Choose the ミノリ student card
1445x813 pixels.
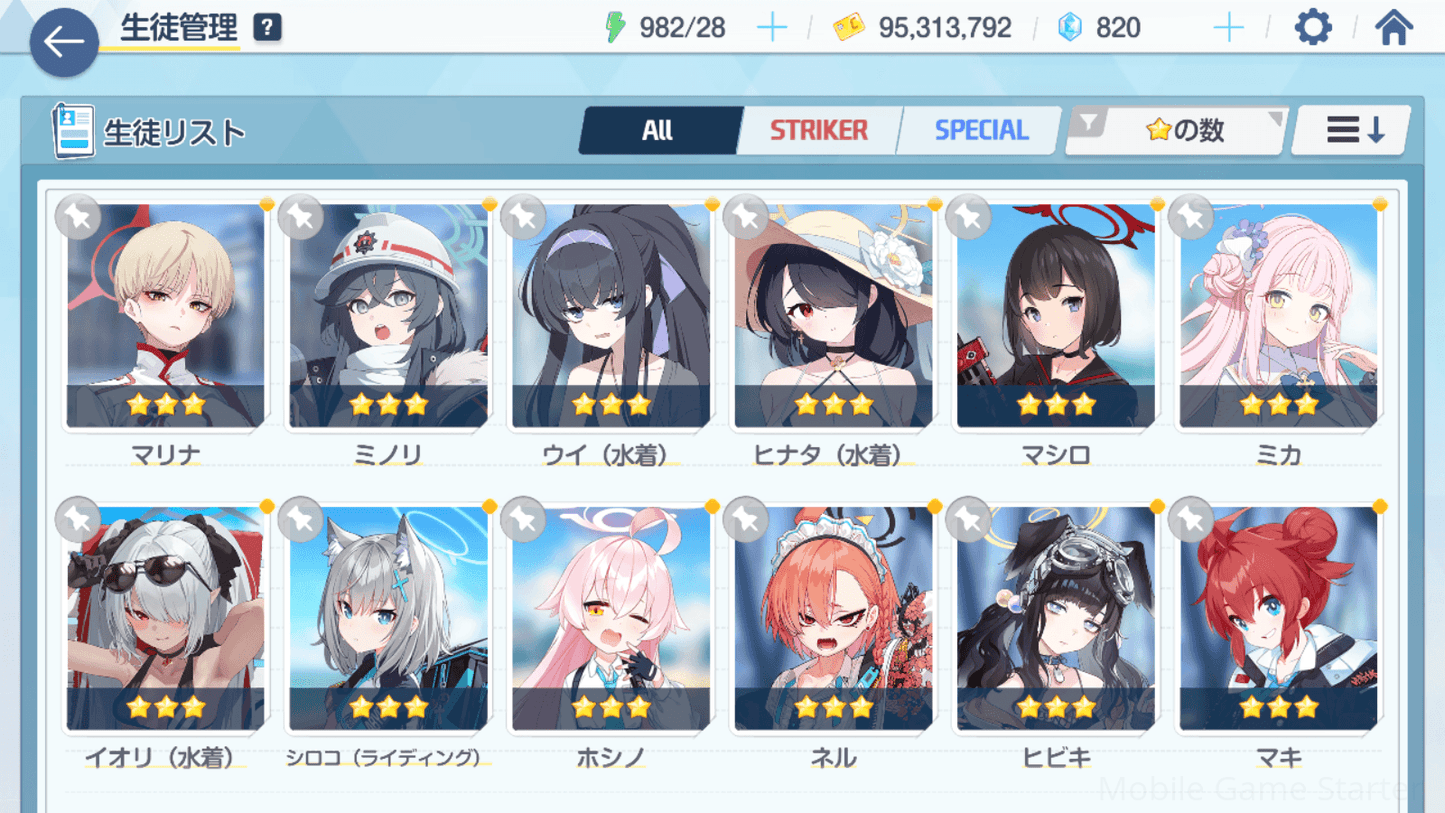click(x=389, y=315)
